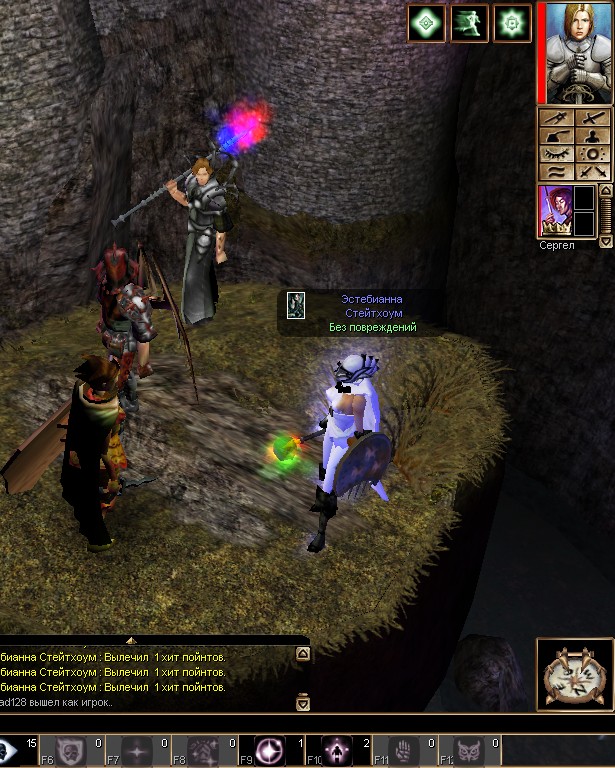Click the closed eye button

tap(556, 154)
